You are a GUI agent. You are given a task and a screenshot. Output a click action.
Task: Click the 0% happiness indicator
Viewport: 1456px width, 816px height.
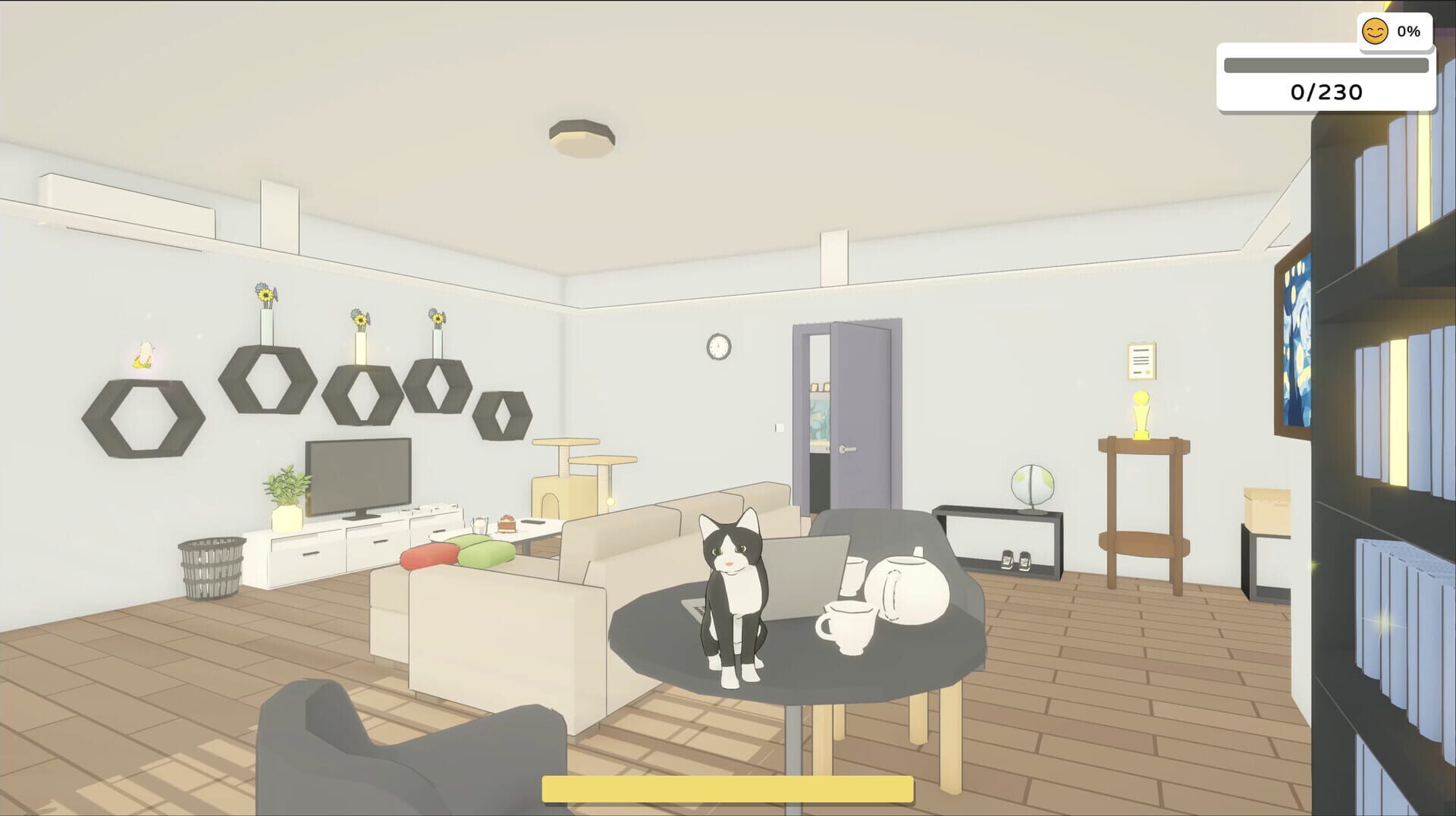(1407, 31)
